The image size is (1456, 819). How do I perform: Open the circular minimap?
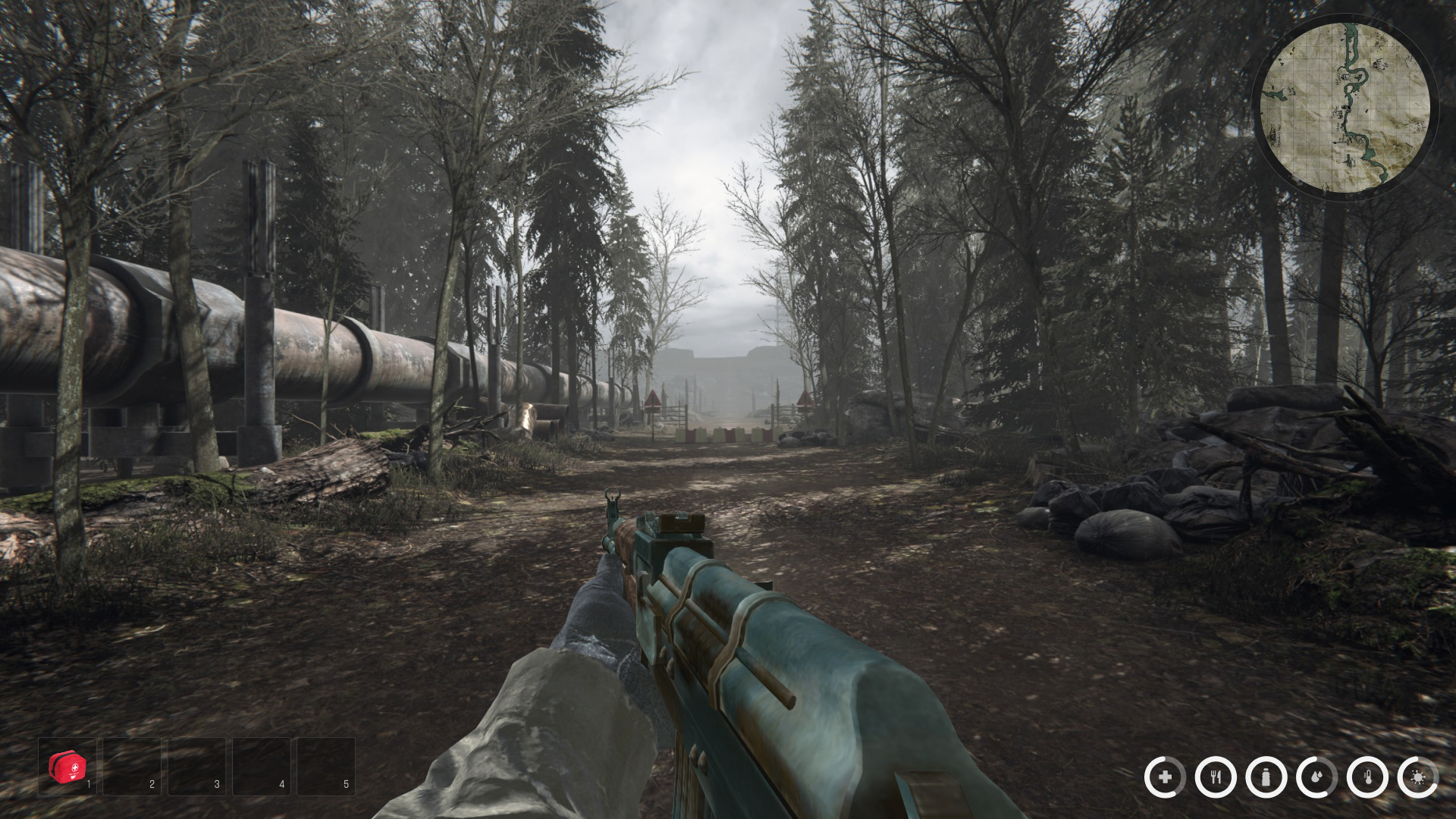coord(1345,106)
